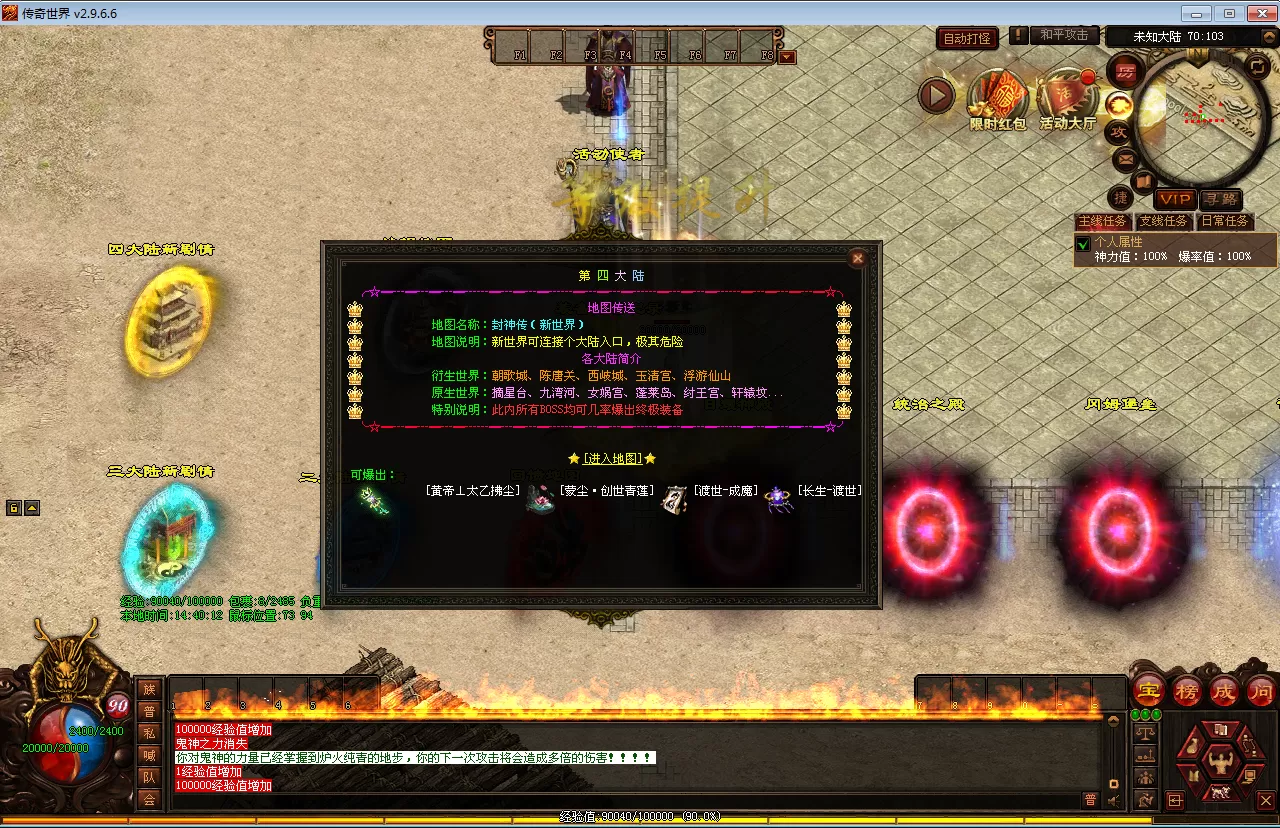Switch to the 日常任务 tab

[x=1225, y=221]
